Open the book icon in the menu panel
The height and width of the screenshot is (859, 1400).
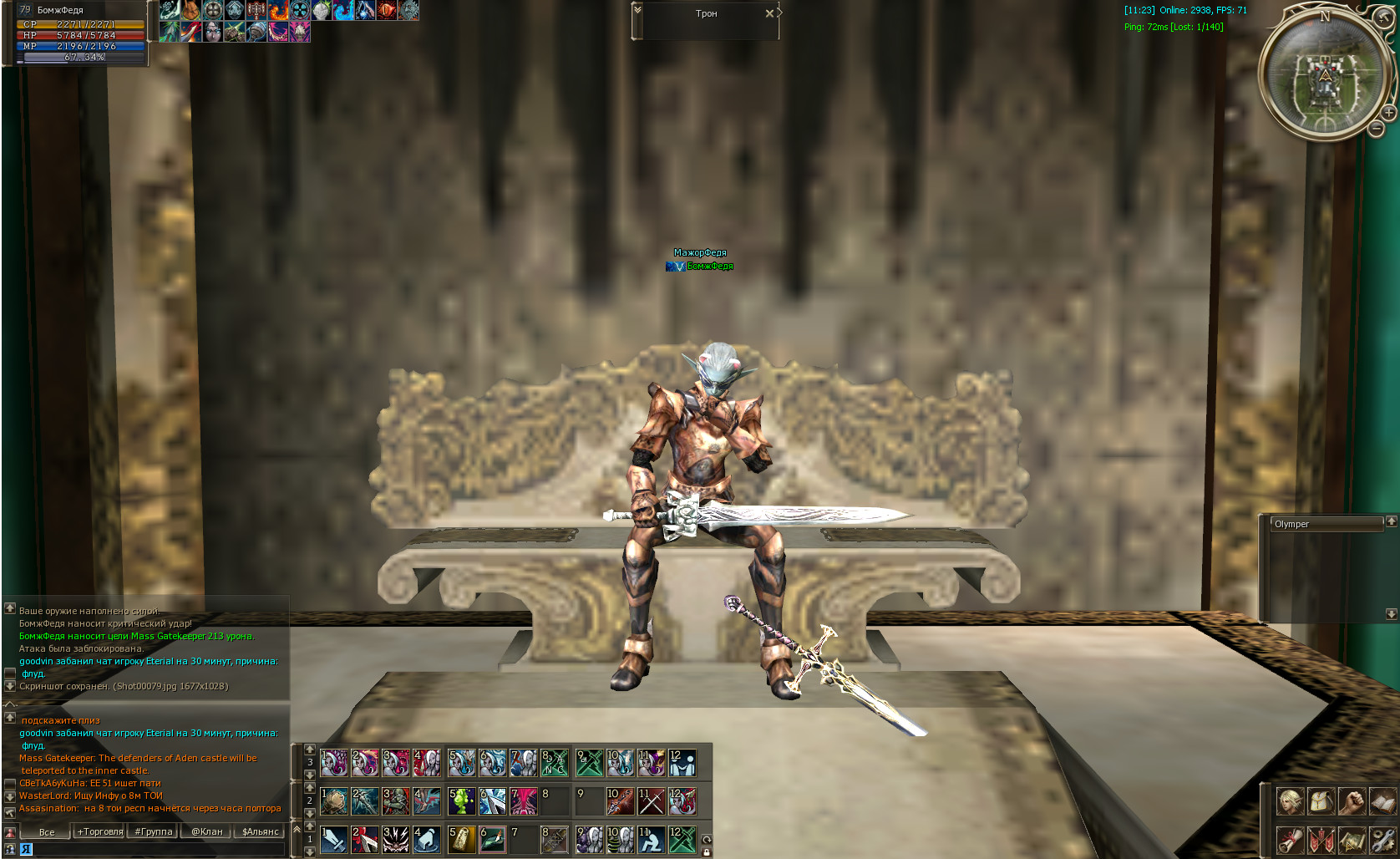pyautogui.click(x=1382, y=801)
